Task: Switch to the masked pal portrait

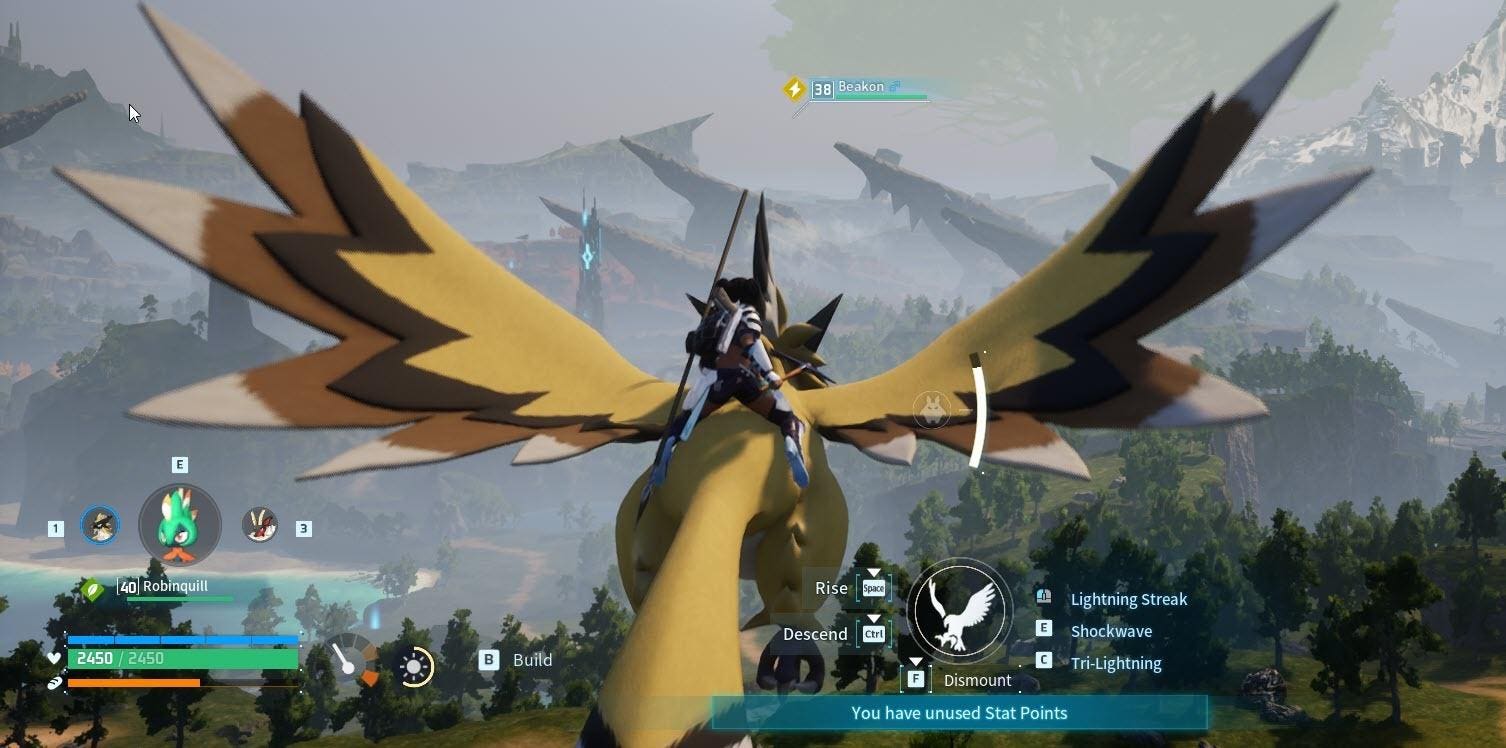Action: pyautogui.click(x=99, y=525)
